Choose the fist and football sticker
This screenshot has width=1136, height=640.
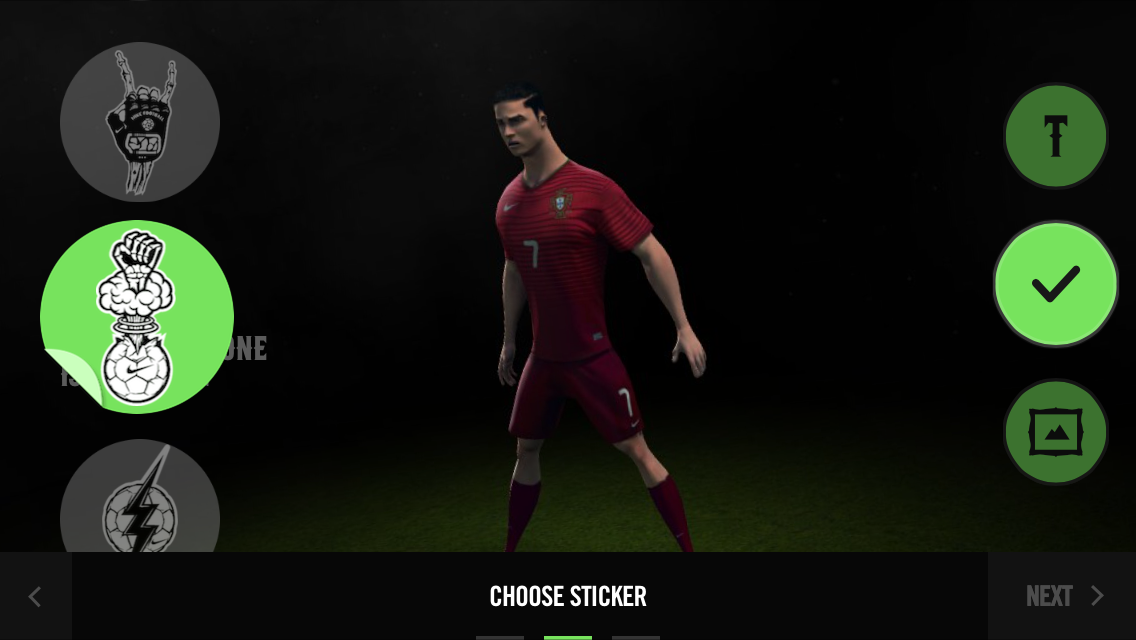click(x=137, y=316)
